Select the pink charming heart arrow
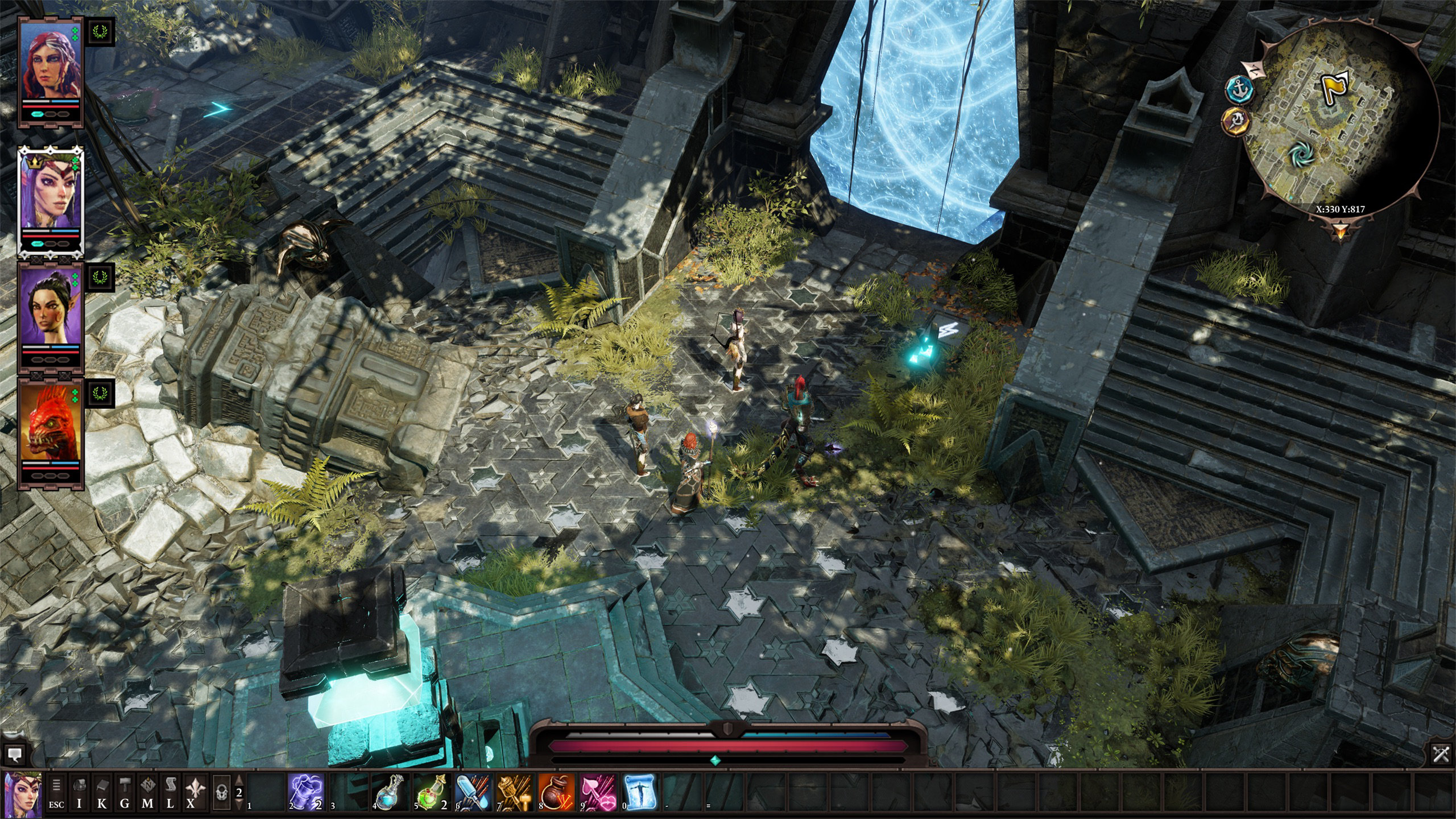Viewport: 1456px width, 819px height. click(598, 791)
